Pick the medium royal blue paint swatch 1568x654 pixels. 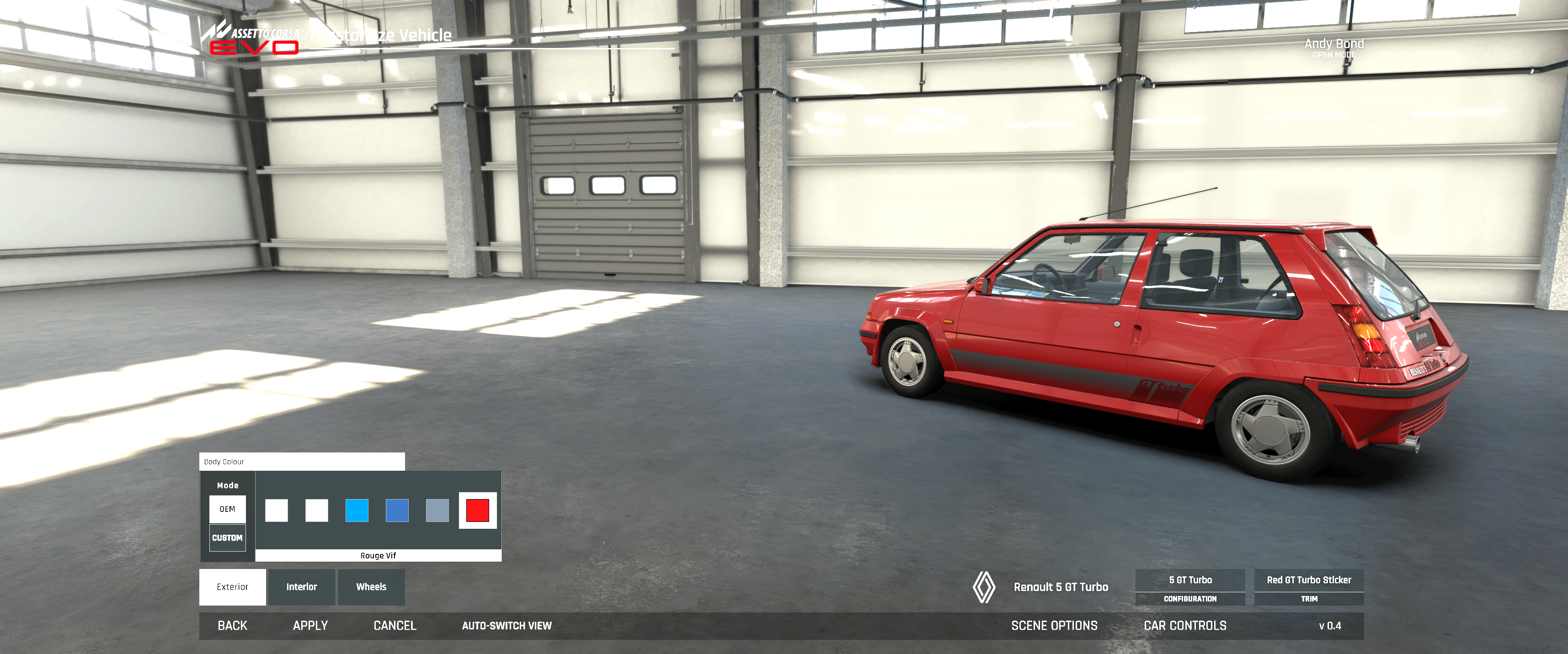(x=397, y=510)
